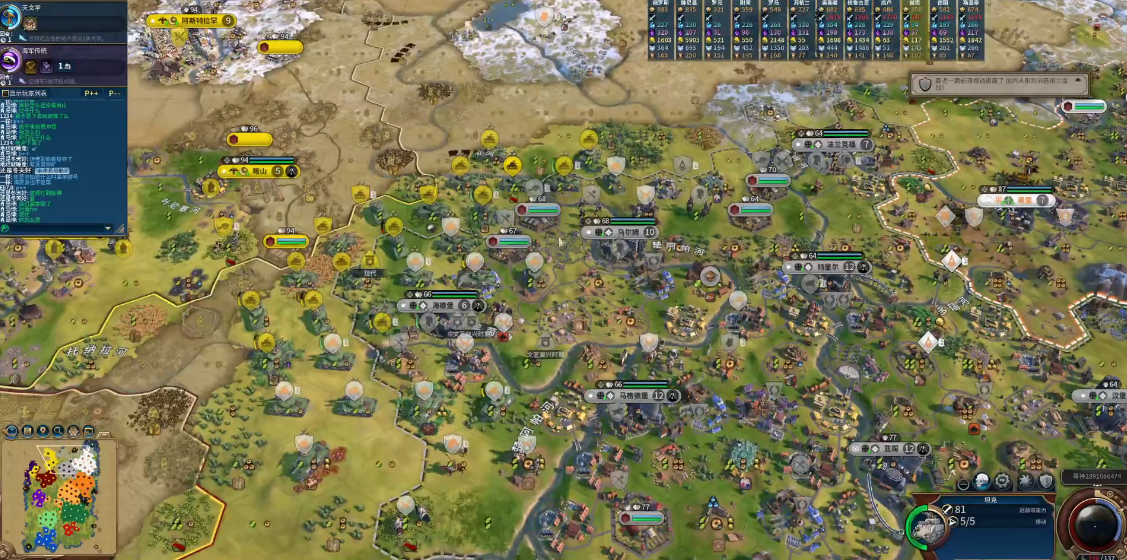
Task: Collapse the minimap with the arrow tab
Action: [102, 432]
